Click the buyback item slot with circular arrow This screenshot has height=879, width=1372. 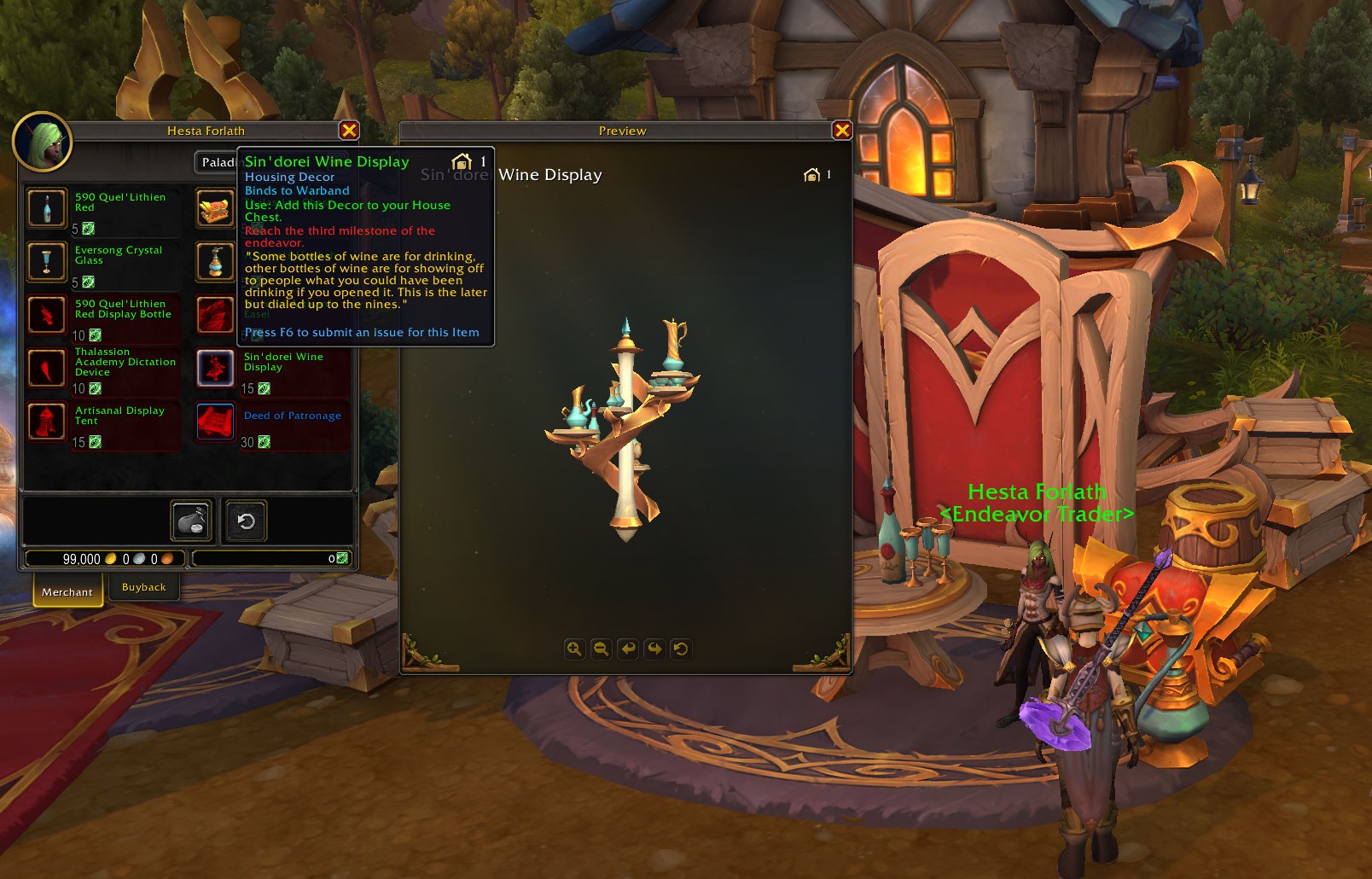tap(246, 521)
